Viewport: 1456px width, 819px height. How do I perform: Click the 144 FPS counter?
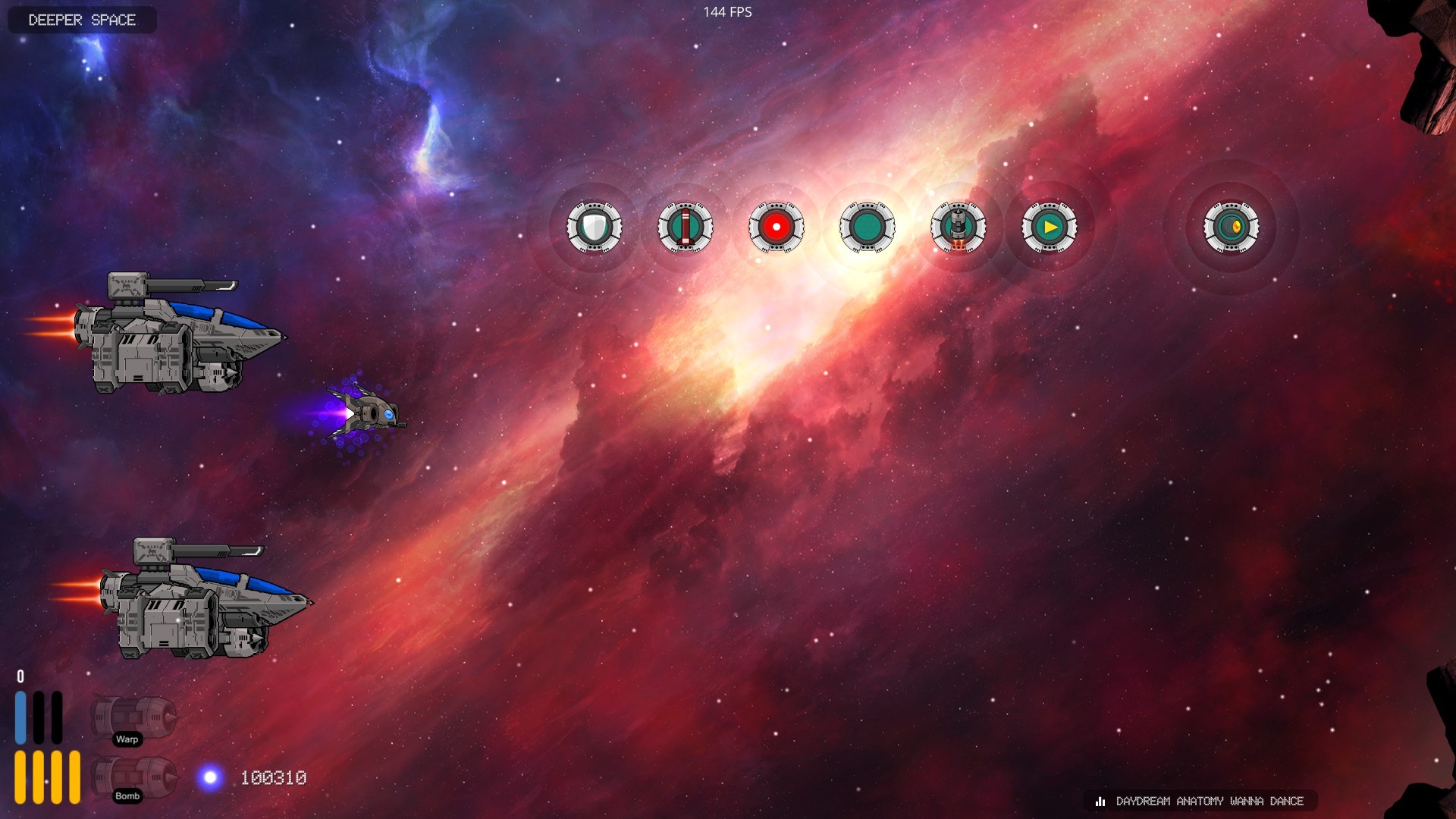tap(726, 11)
